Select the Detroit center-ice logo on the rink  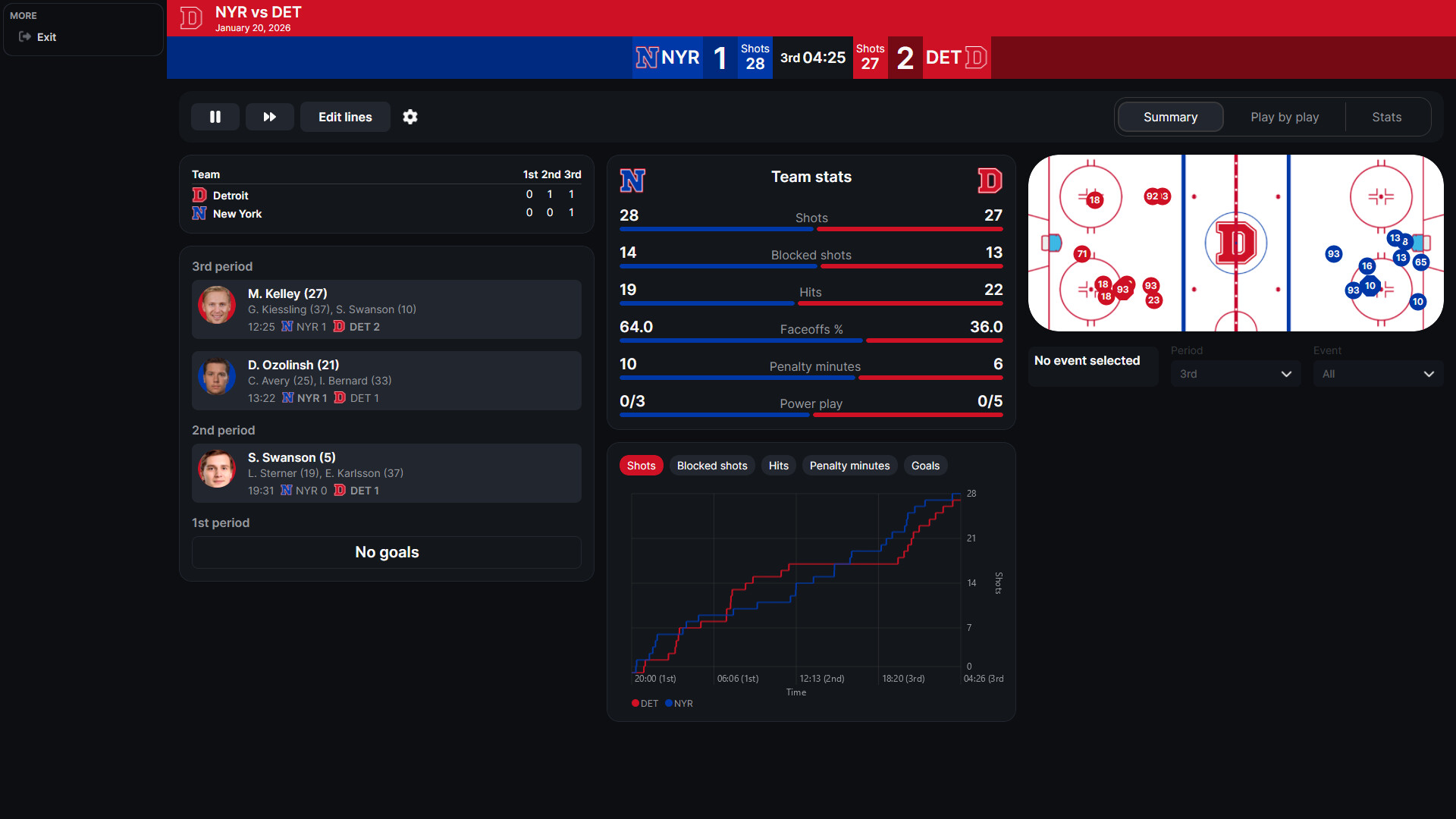[x=1235, y=243]
